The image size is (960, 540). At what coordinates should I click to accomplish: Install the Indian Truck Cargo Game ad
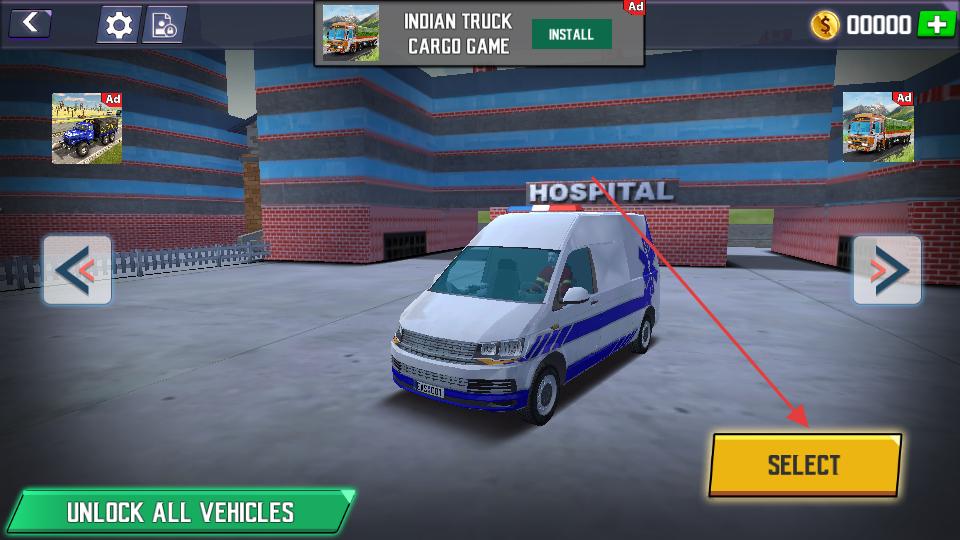click(571, 34)
